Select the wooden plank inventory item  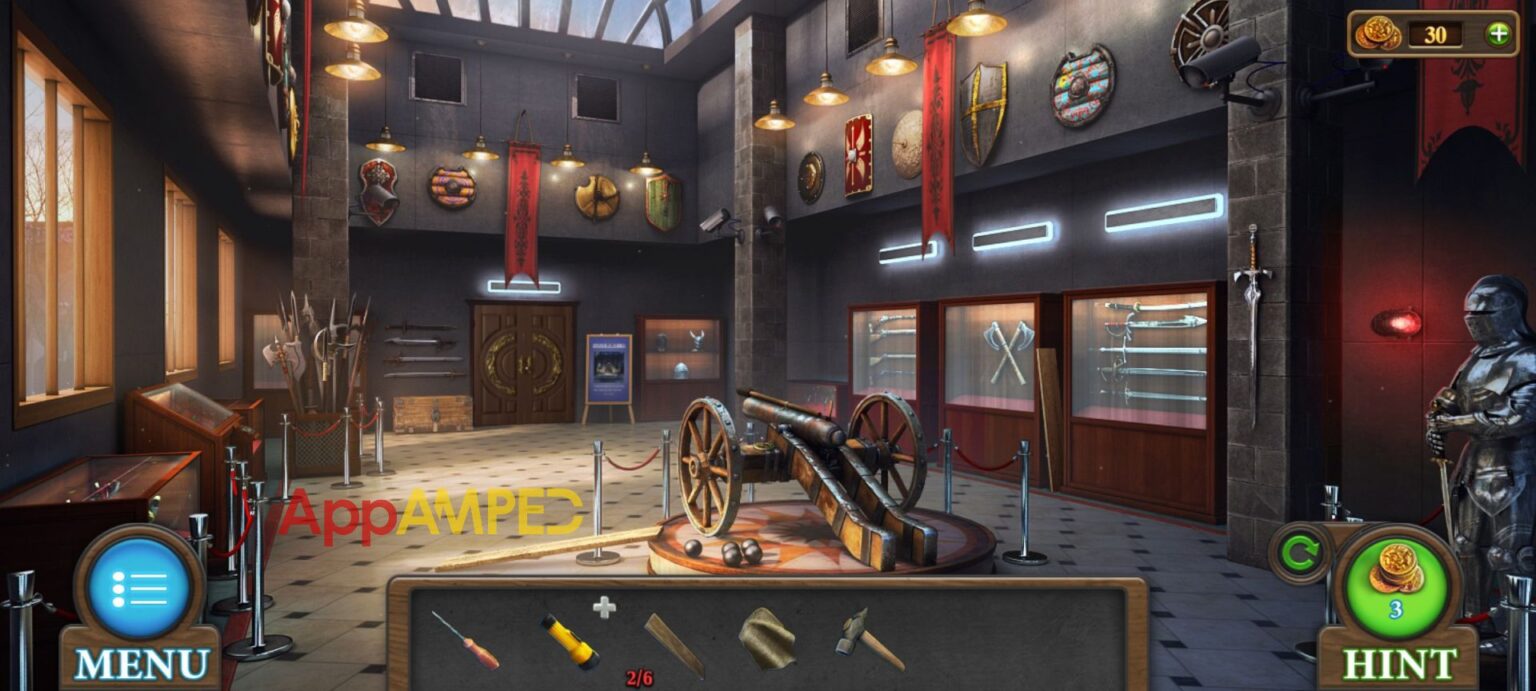click(673, 644)
